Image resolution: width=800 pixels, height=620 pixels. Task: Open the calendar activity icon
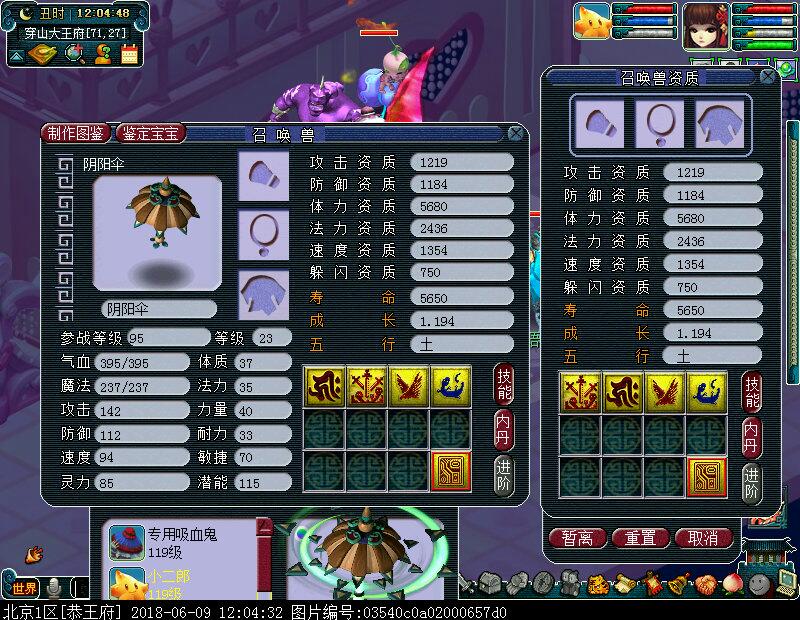129,54
